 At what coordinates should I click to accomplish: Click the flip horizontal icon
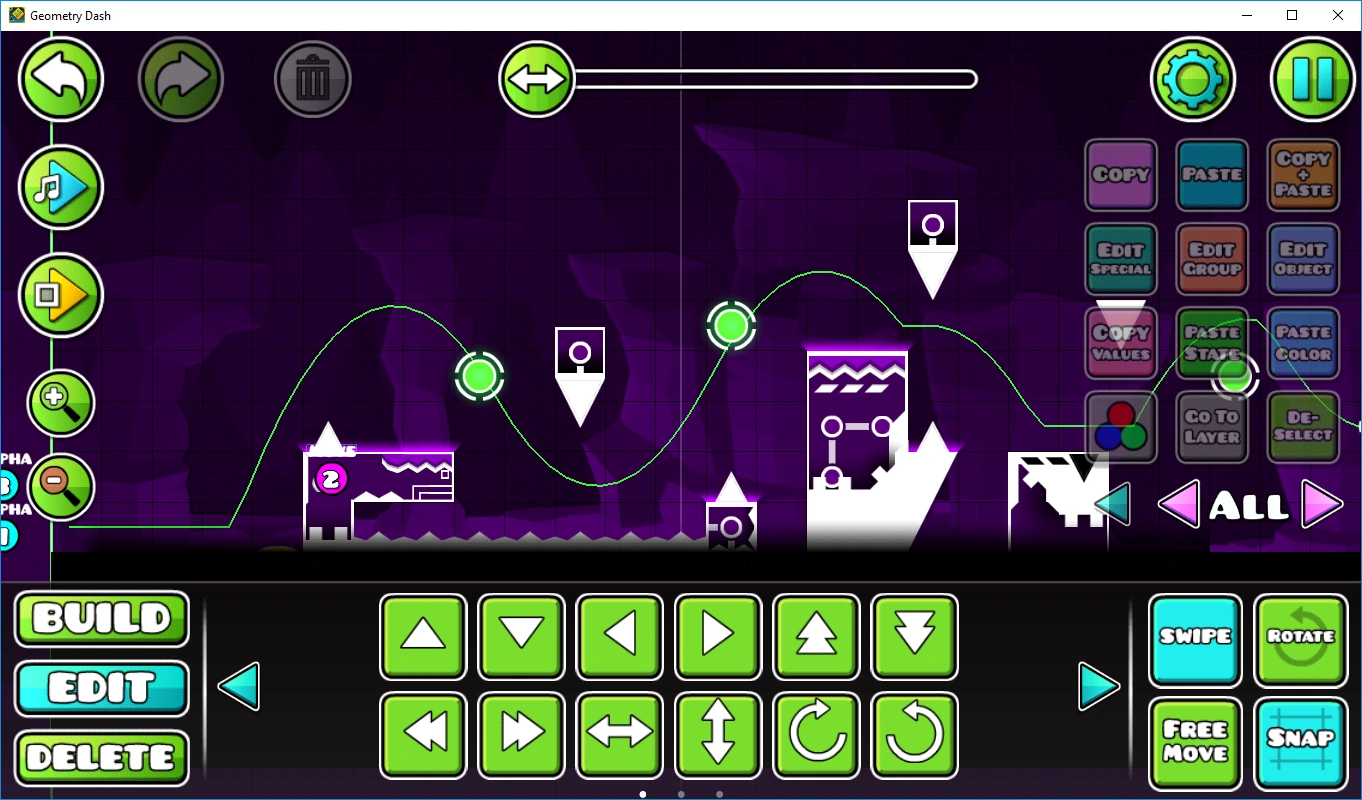619,736
